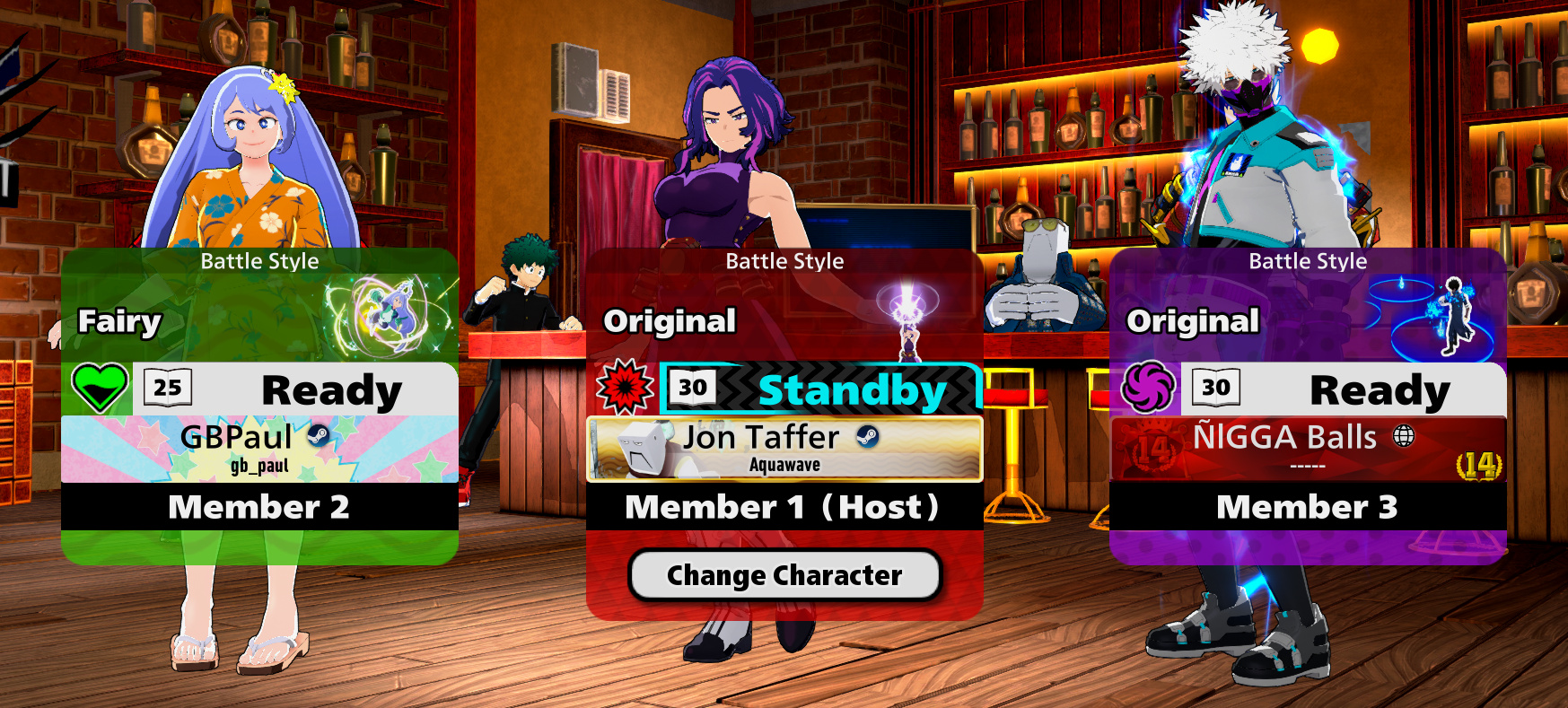Click the Steam icon beside Jon Taffer
Image resolution: width=1568 pixels, height=708 pixels.
(x=867, y=436)
